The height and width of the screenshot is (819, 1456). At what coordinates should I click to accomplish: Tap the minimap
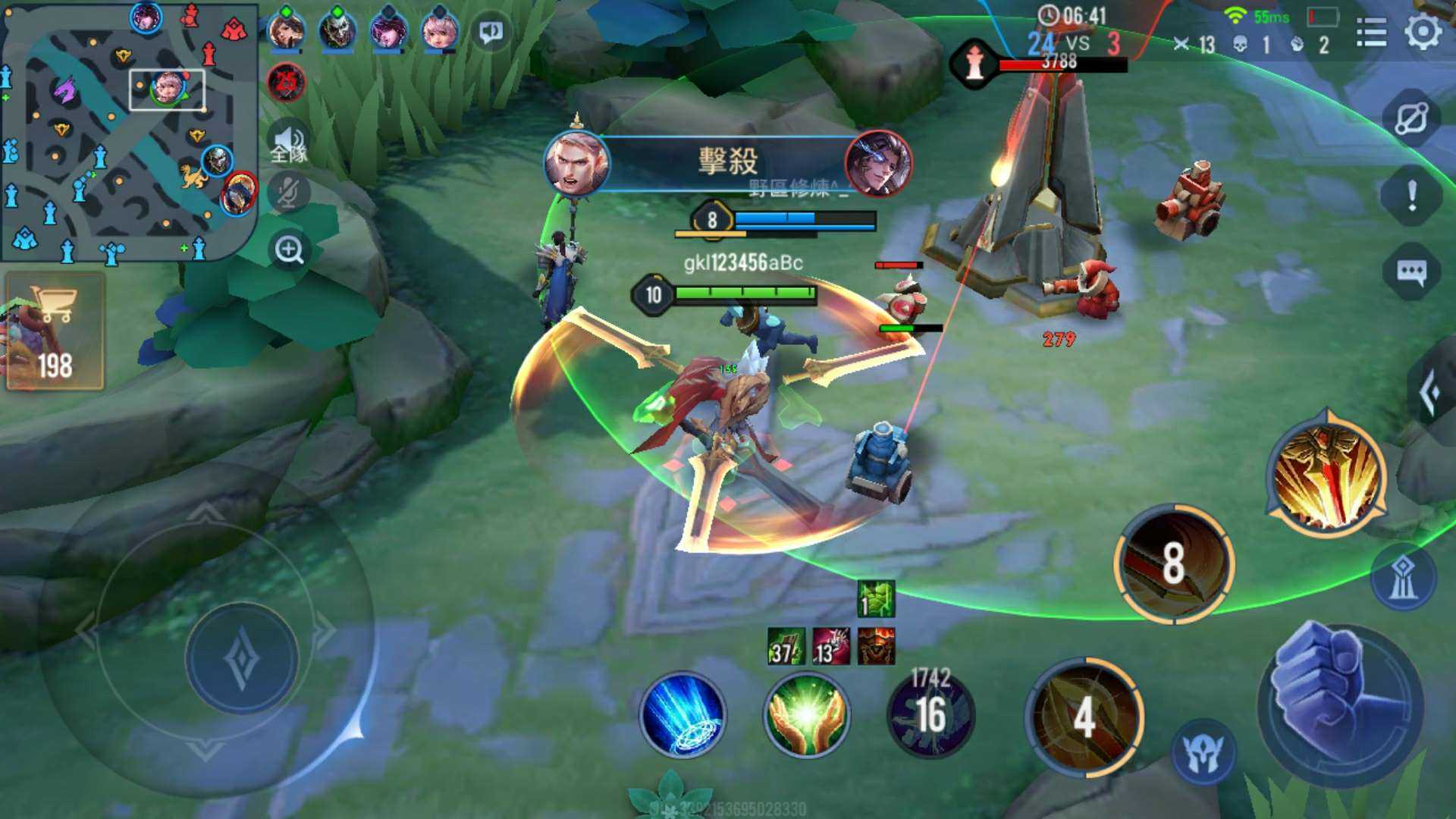129,133
